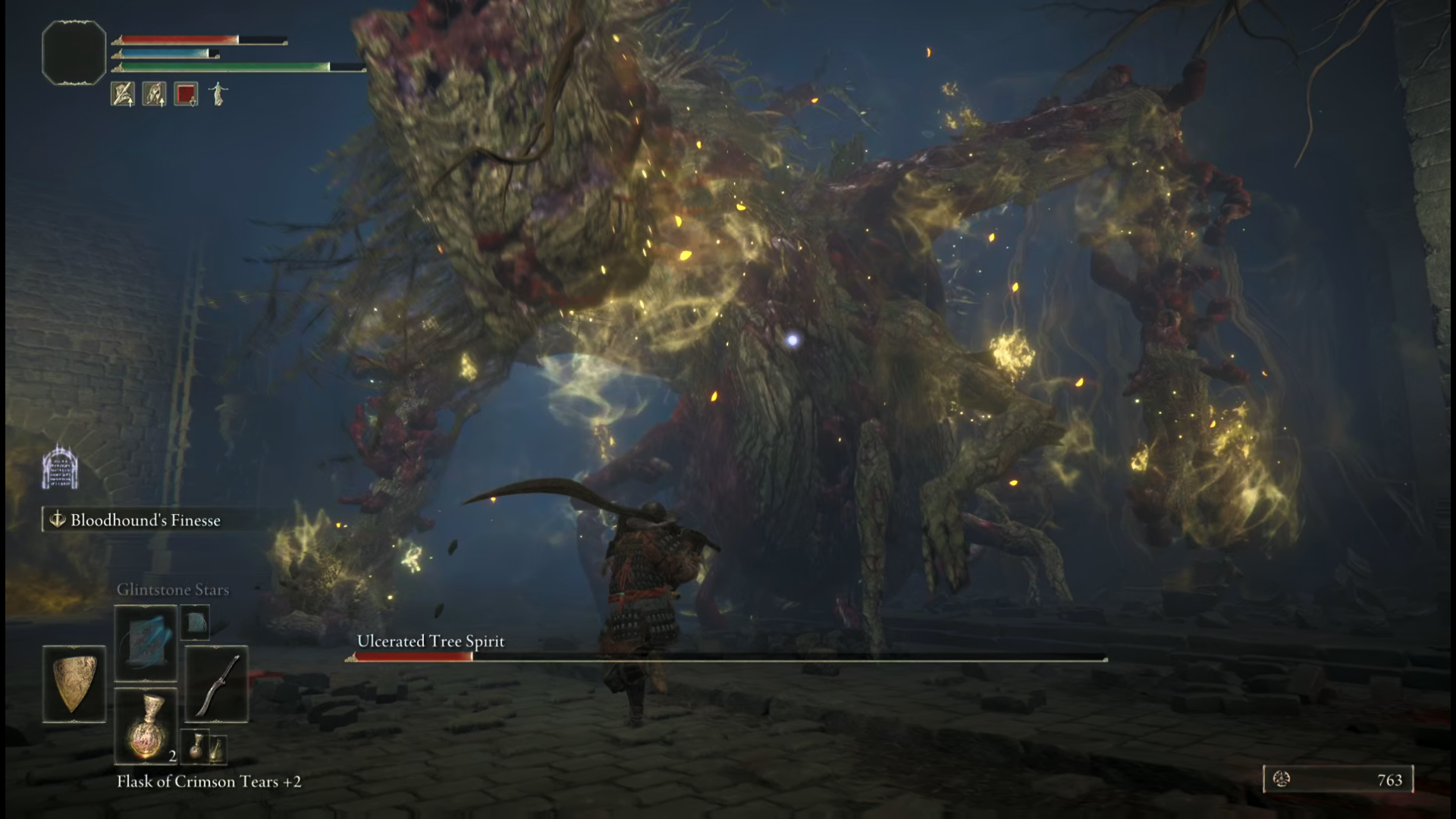This screenshot has width=1456, height=819.
Task: Click the Stake of Marika marker icon
Action: pyautogui.click(x=61, y=467)
